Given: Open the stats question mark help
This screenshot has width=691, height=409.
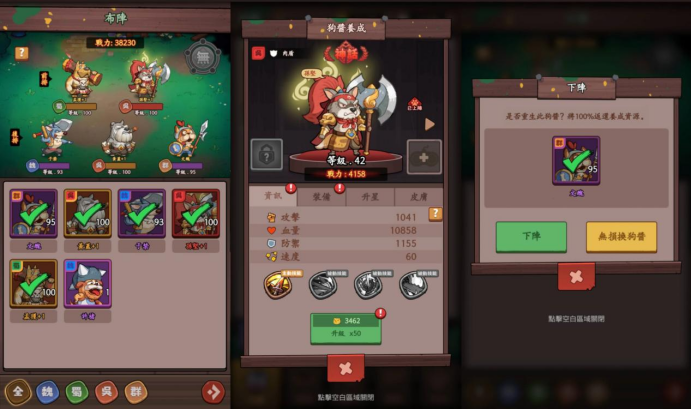Looking at the screenshot, I should [435, 214].
